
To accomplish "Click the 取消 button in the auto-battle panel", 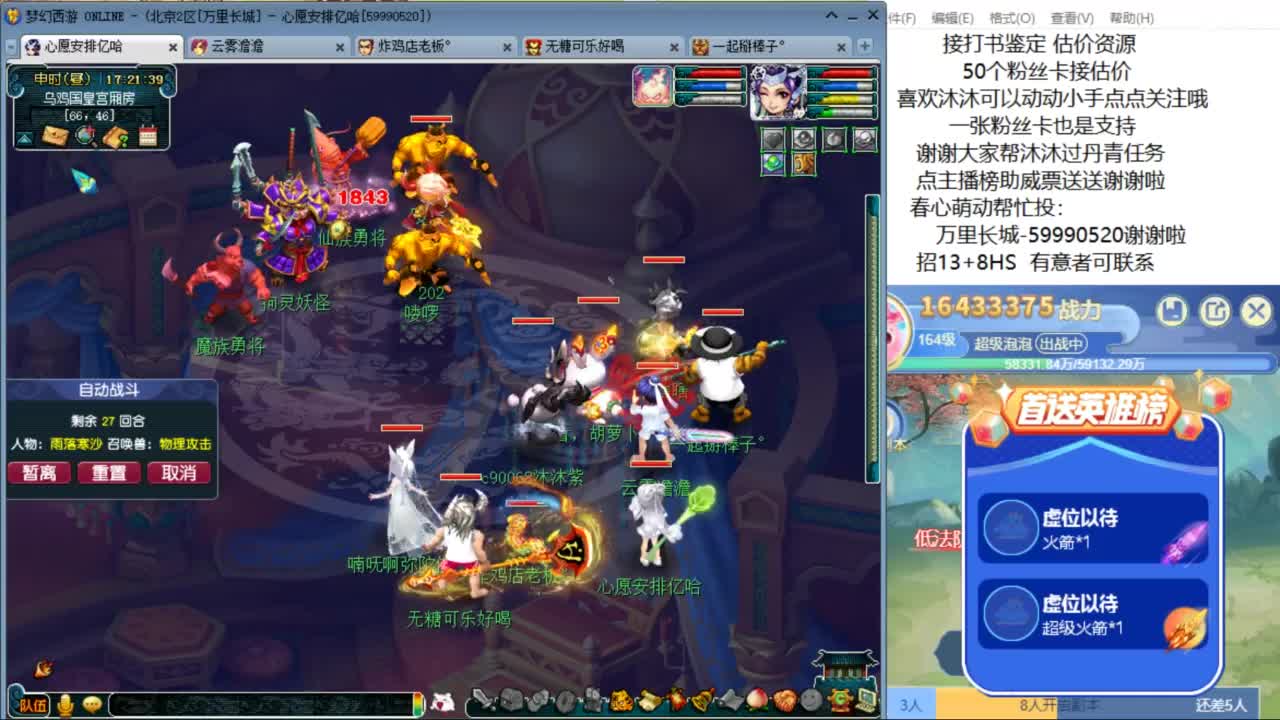I will click(179, 472).
